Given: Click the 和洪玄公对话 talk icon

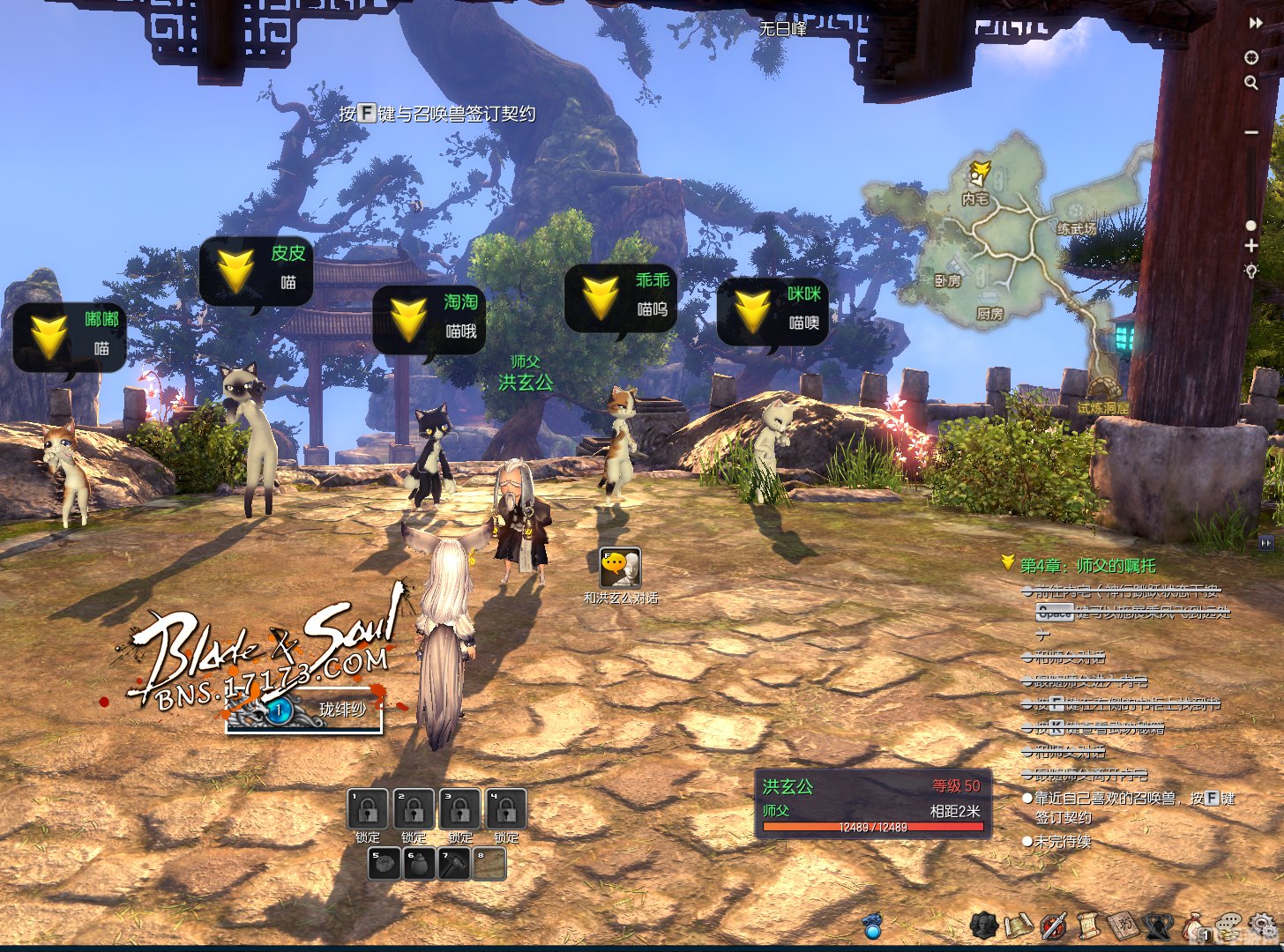Looking at the screenshot, I should [620, 567].
